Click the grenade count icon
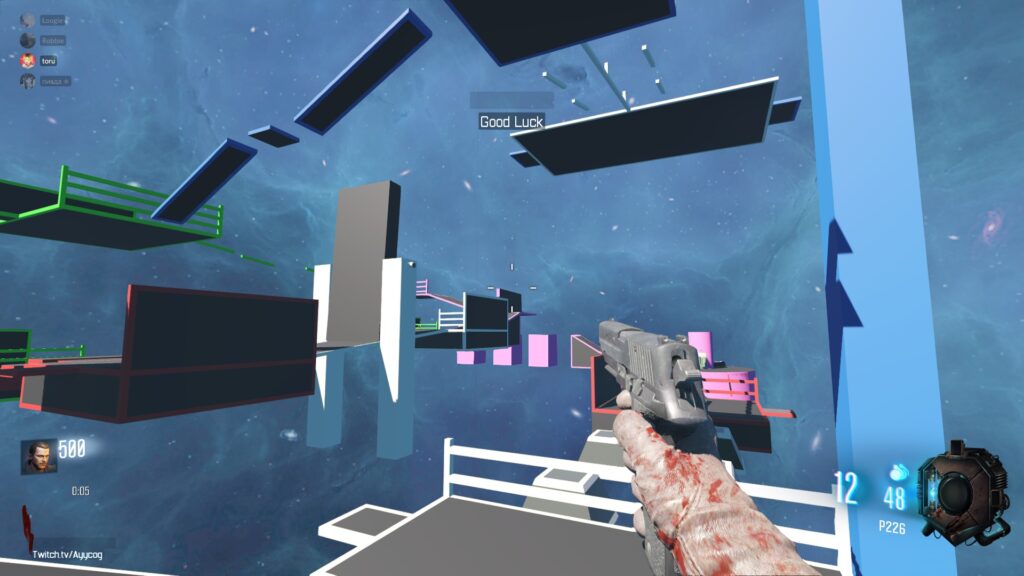Screen dimensions: 1024x576 click(x=898, y=472)
